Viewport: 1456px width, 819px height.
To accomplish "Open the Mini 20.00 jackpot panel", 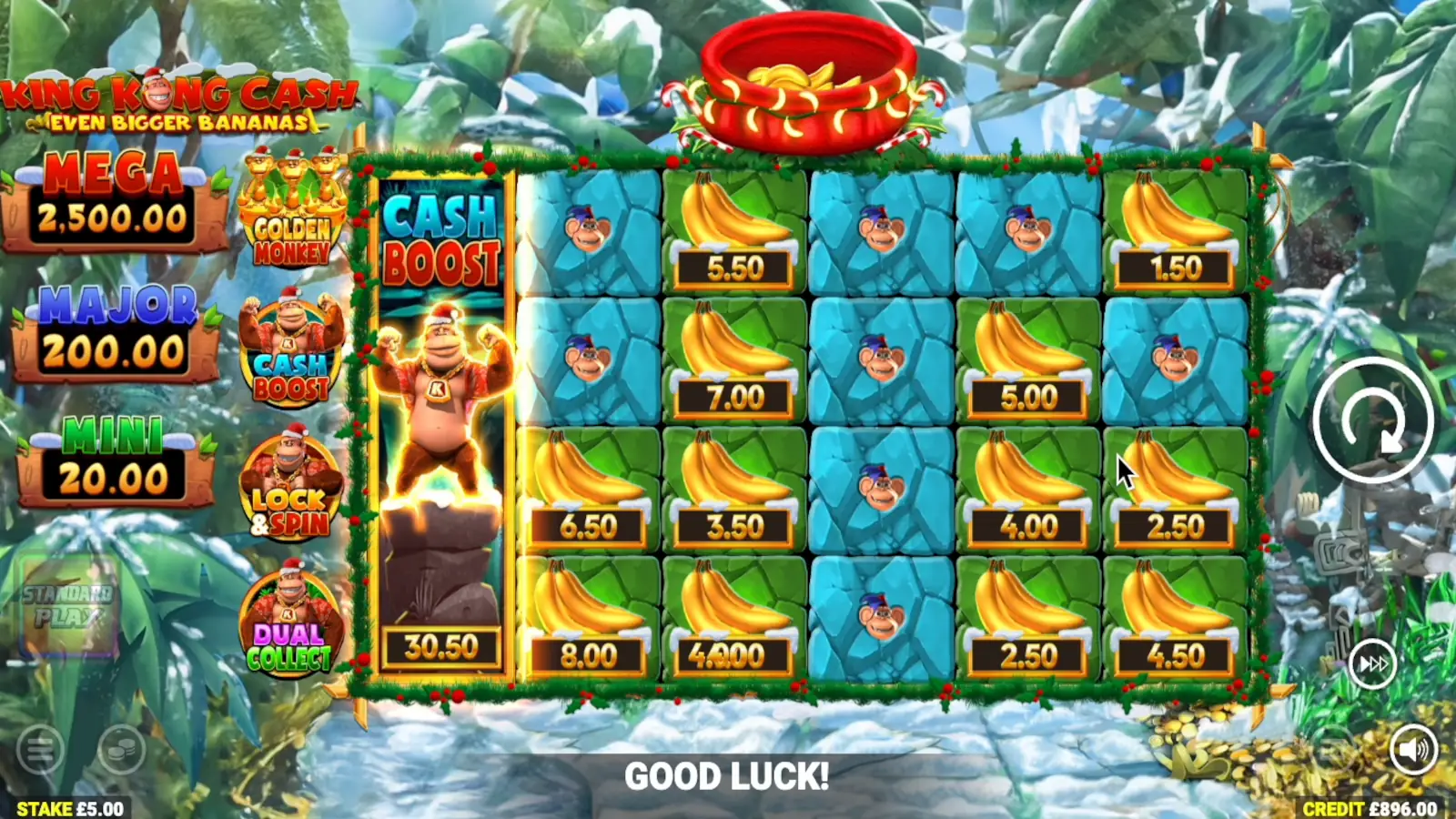I will 109,455.
